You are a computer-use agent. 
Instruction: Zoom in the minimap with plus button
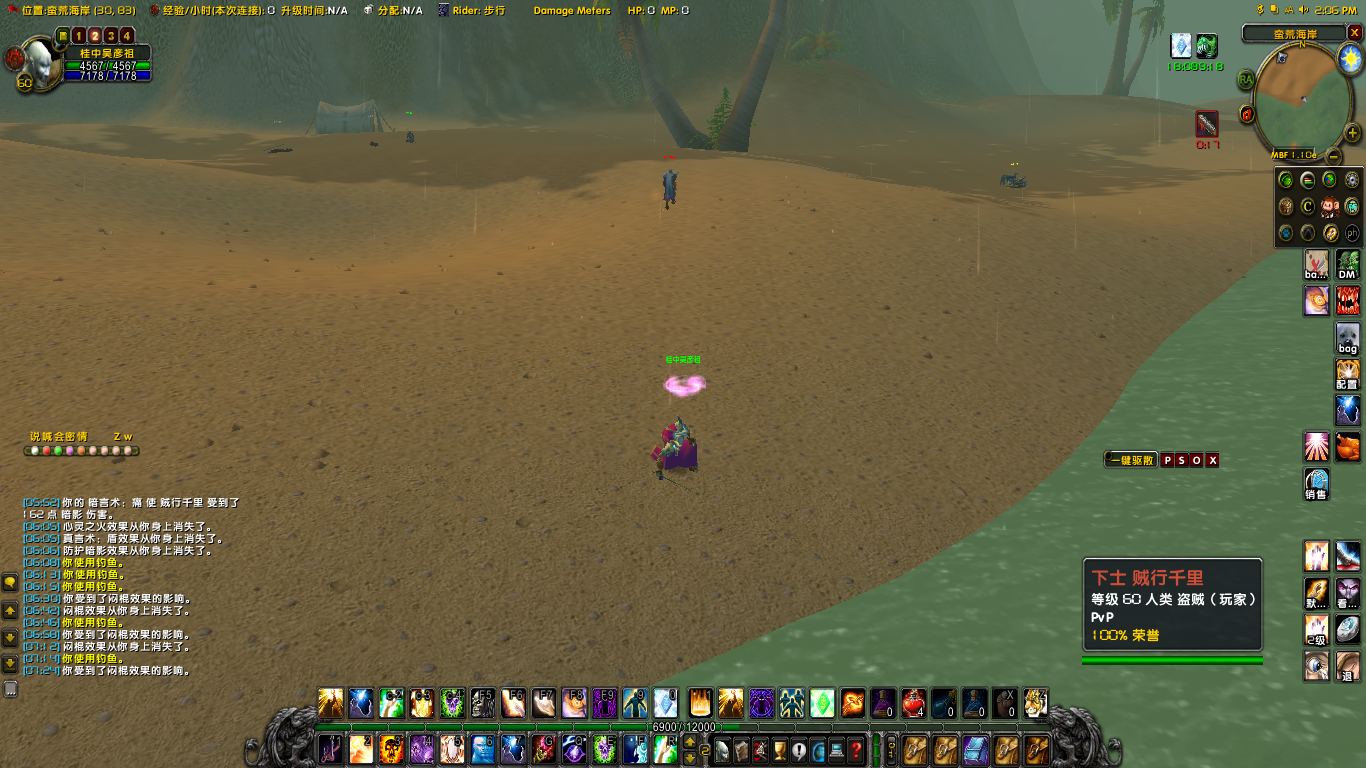[x=1352, y=133]
